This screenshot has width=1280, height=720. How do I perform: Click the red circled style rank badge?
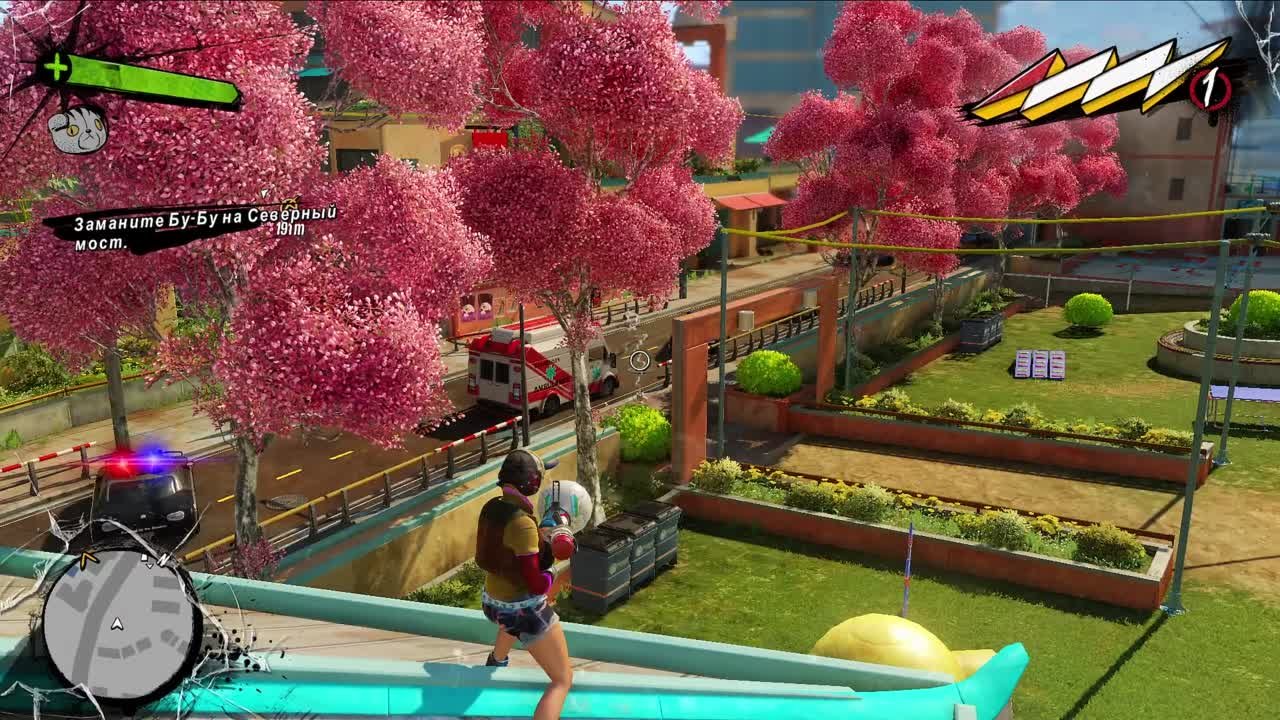click(x=1208, y=88)
